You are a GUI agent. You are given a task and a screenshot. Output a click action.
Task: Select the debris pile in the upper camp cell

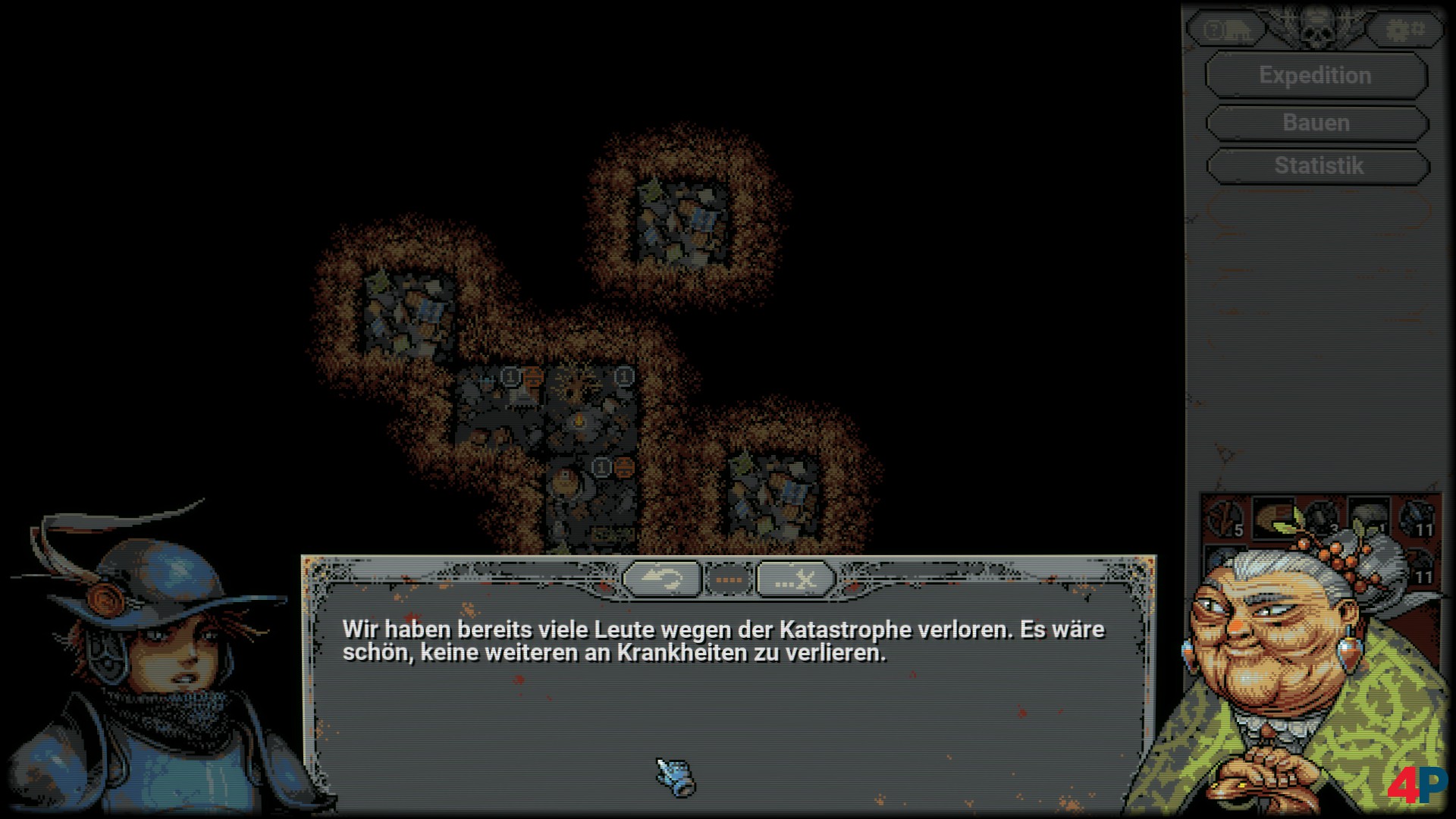tap(681, 220)
